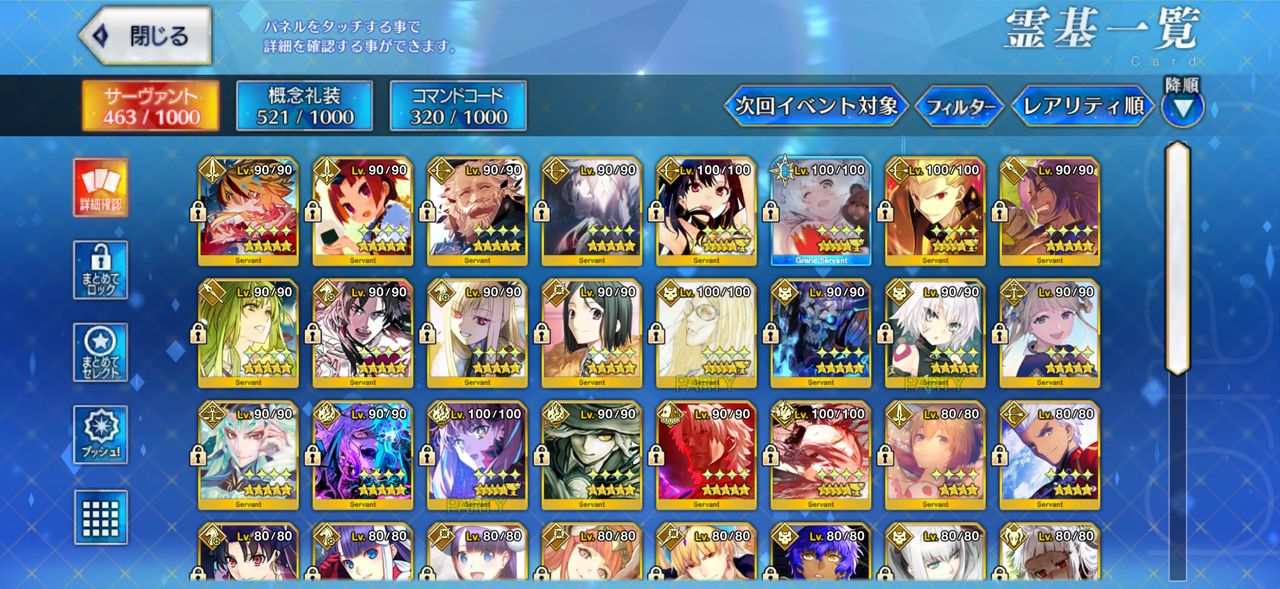Select the Grand Servant card
This screenshot has height=589, width=1280.
[820, 211]
